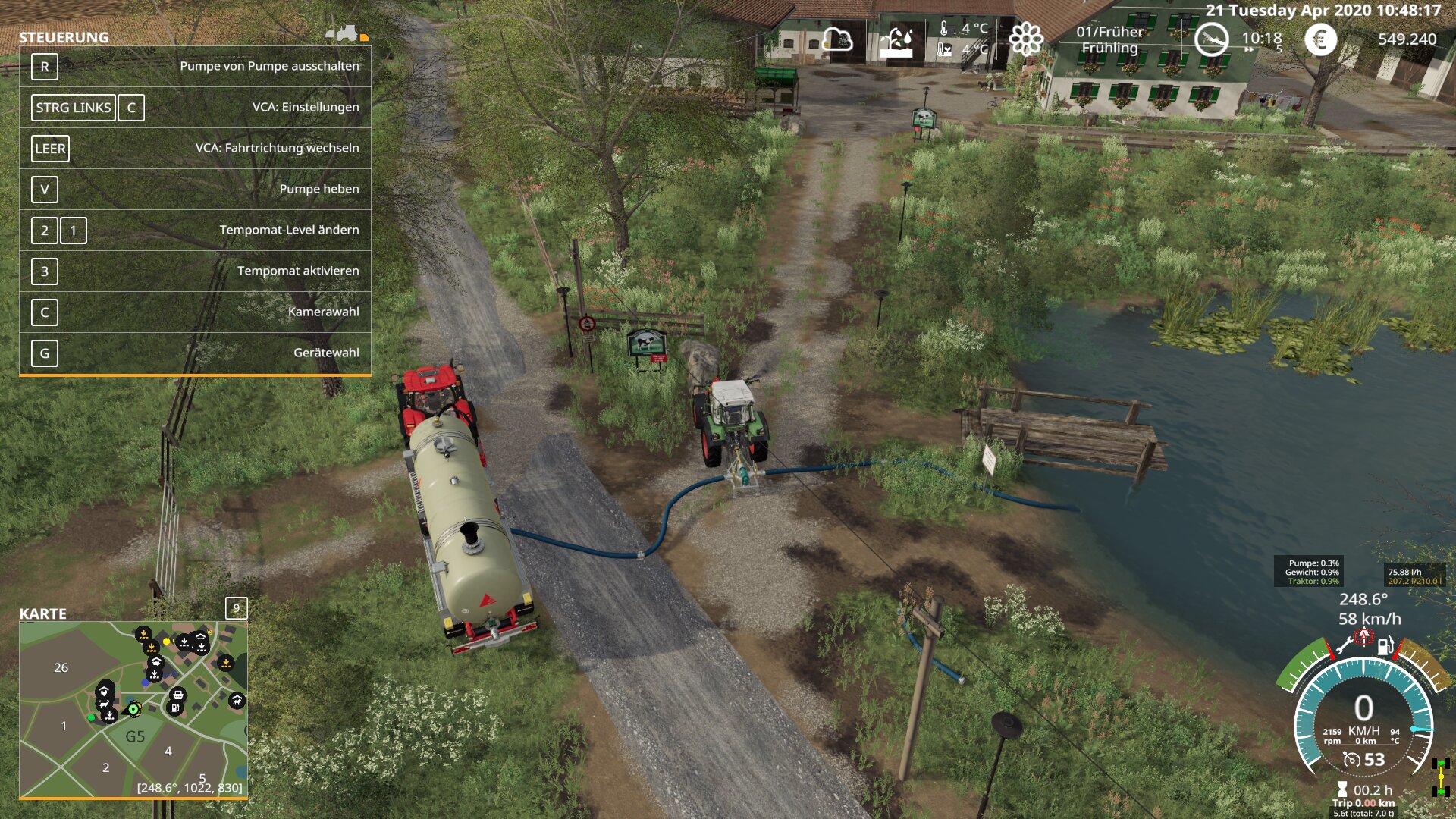Screen dimensions: 1456x819
Task: Click the wrench damage icon on the speedometer
Action: coord(1344,646)
